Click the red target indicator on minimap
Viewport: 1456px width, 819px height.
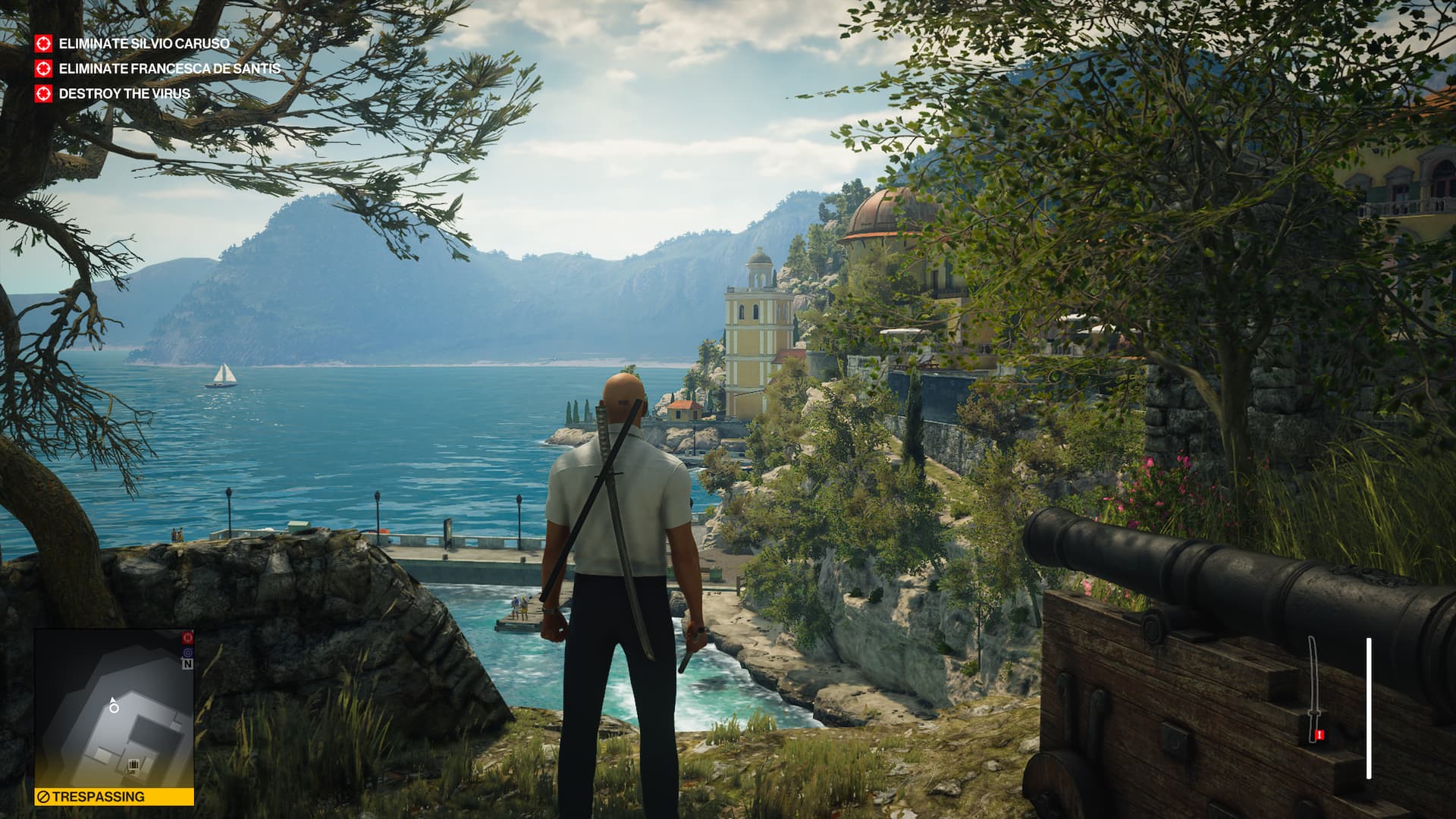[188, 639]
